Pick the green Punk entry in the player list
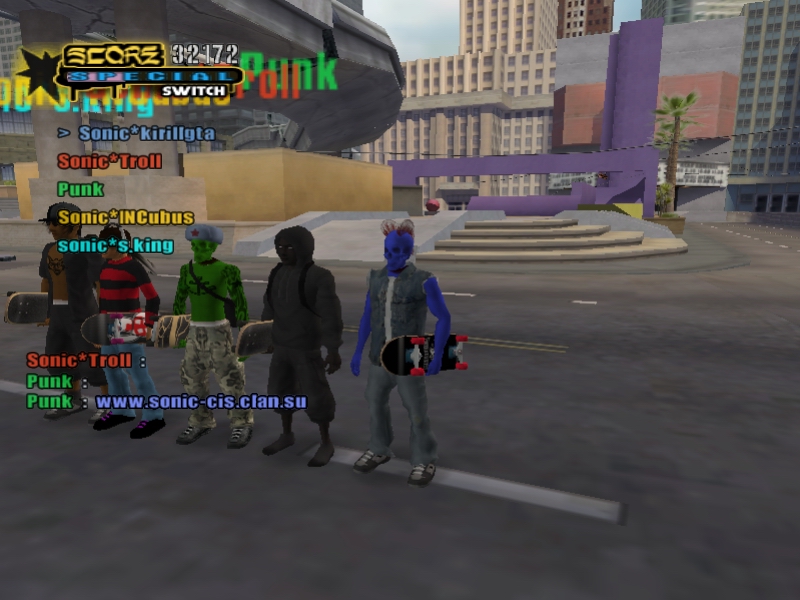Viewport: 800px width, 600px height. coord(81,189)
